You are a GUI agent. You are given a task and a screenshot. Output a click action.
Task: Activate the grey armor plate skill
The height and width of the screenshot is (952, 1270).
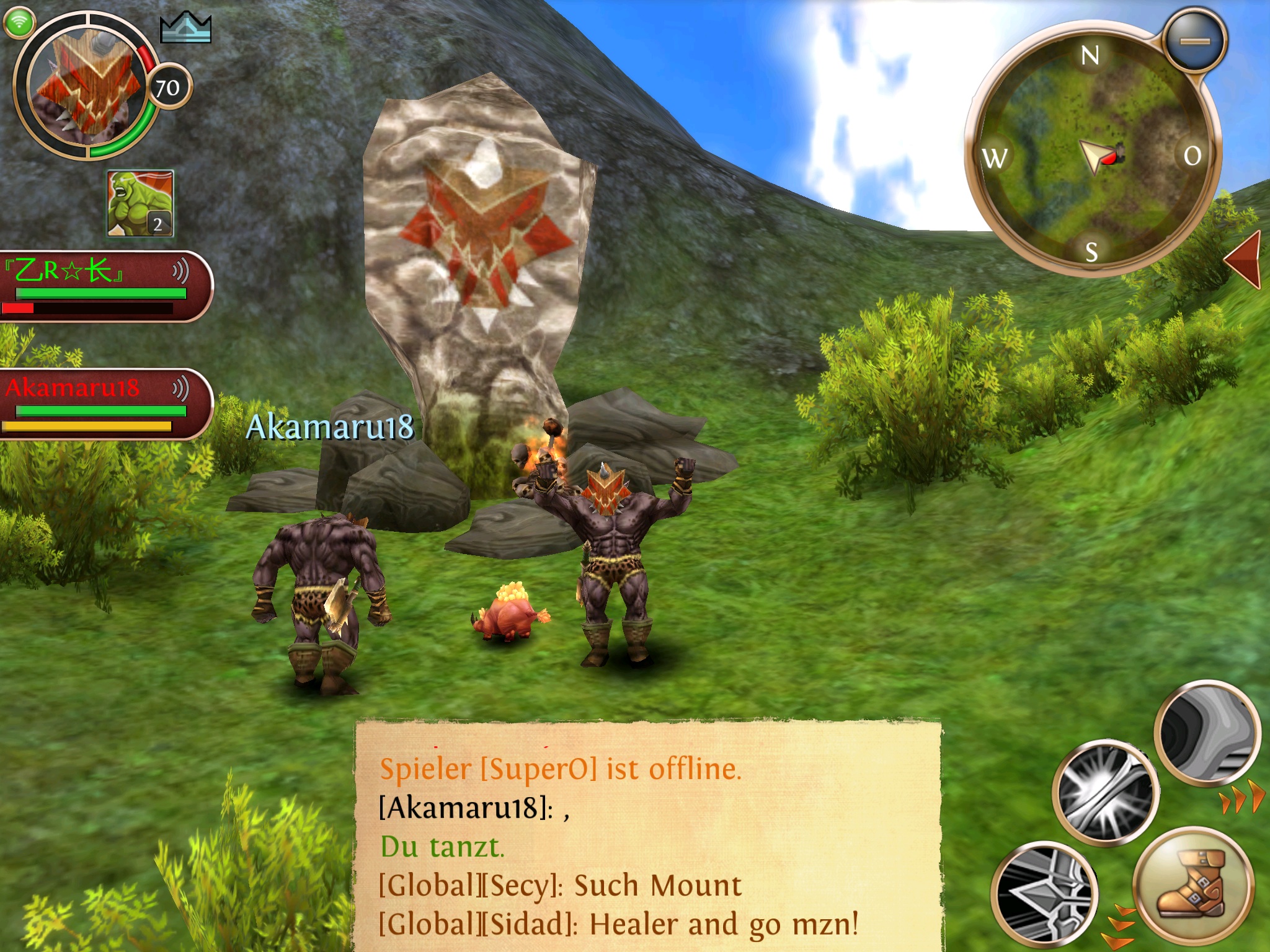pyautogui.click(x=1207, y=734)
